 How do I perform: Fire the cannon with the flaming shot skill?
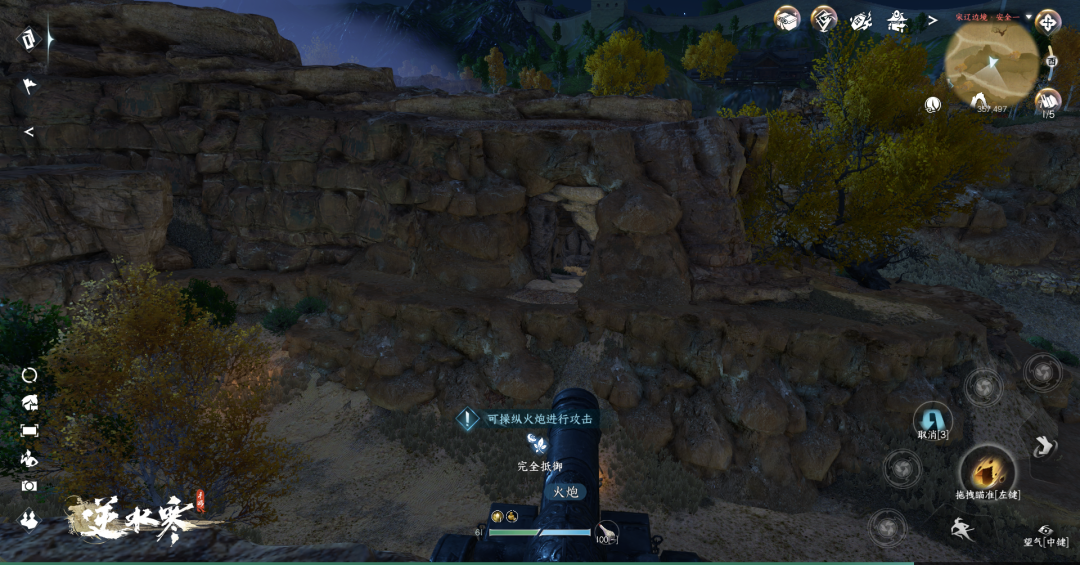coord(987,469)
